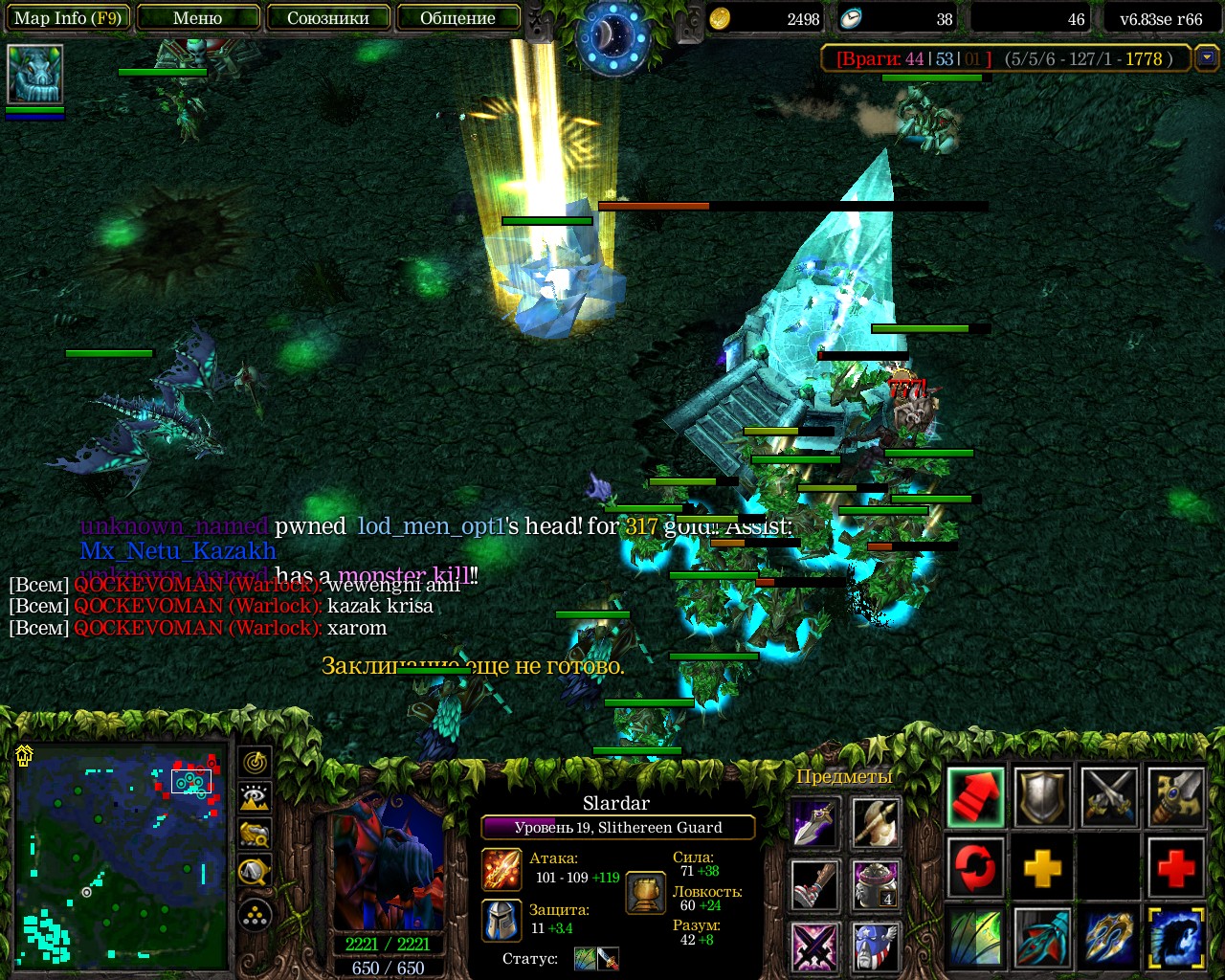Open the Союзники allies menu
Viewport: 1225px width, 980px height.
(x=328, y=18)
